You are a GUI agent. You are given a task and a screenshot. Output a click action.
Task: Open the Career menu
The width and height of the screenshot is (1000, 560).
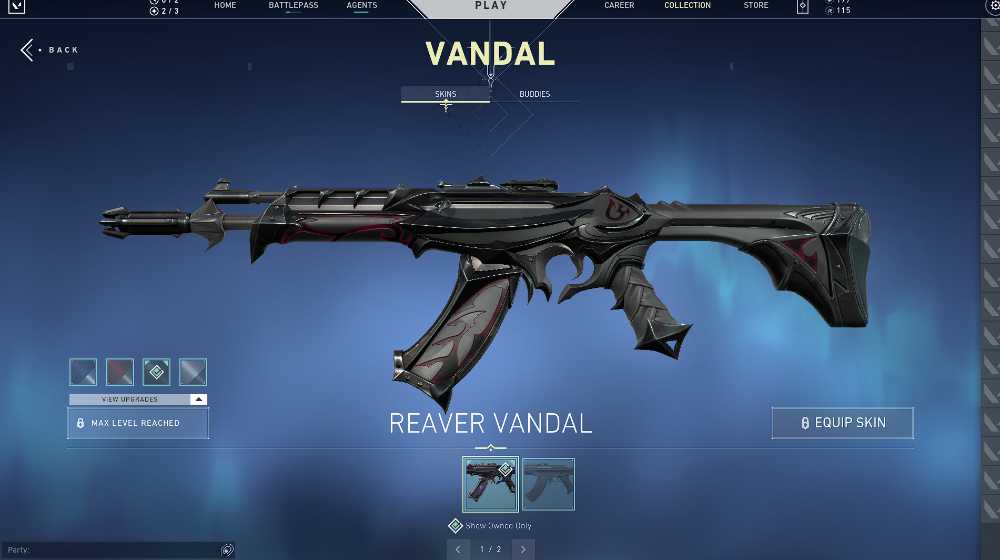pyautogui.click(x=619, y=6)
